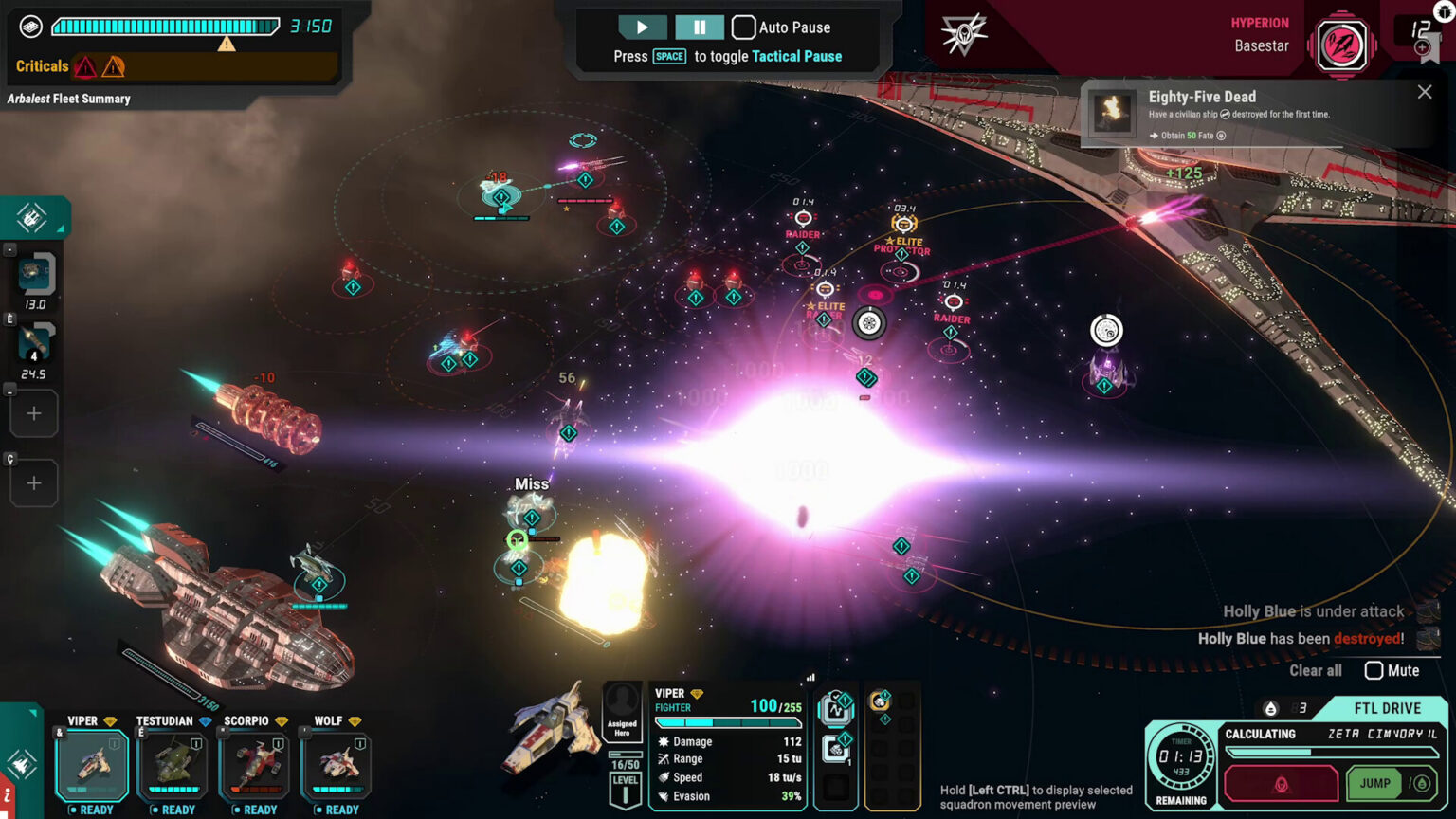Toggle Tactical Pause with the pause control
This screenshot has width=1456, height=819.
(x=700, y=27)
